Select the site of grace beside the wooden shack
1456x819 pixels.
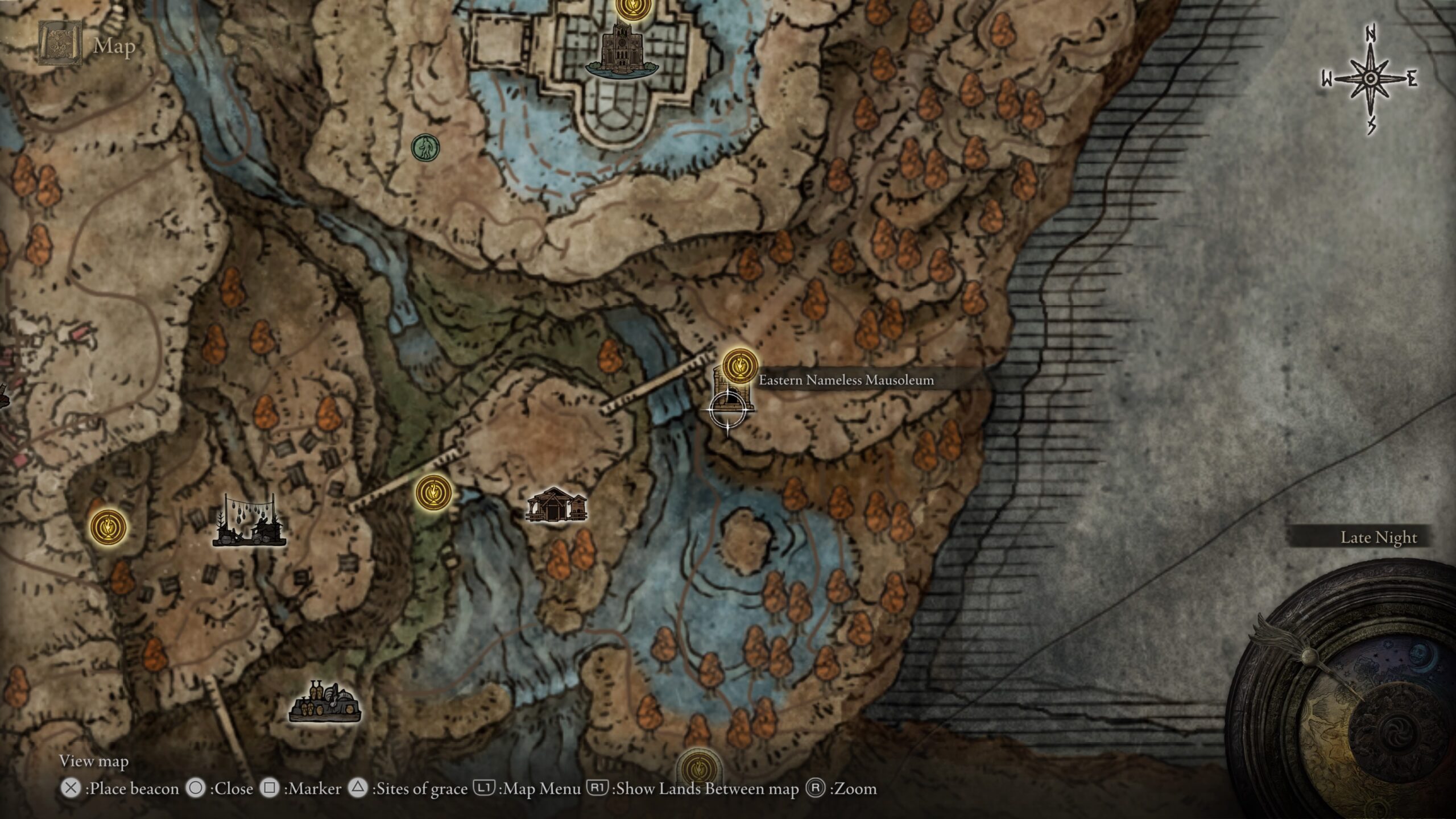[433, 493]
